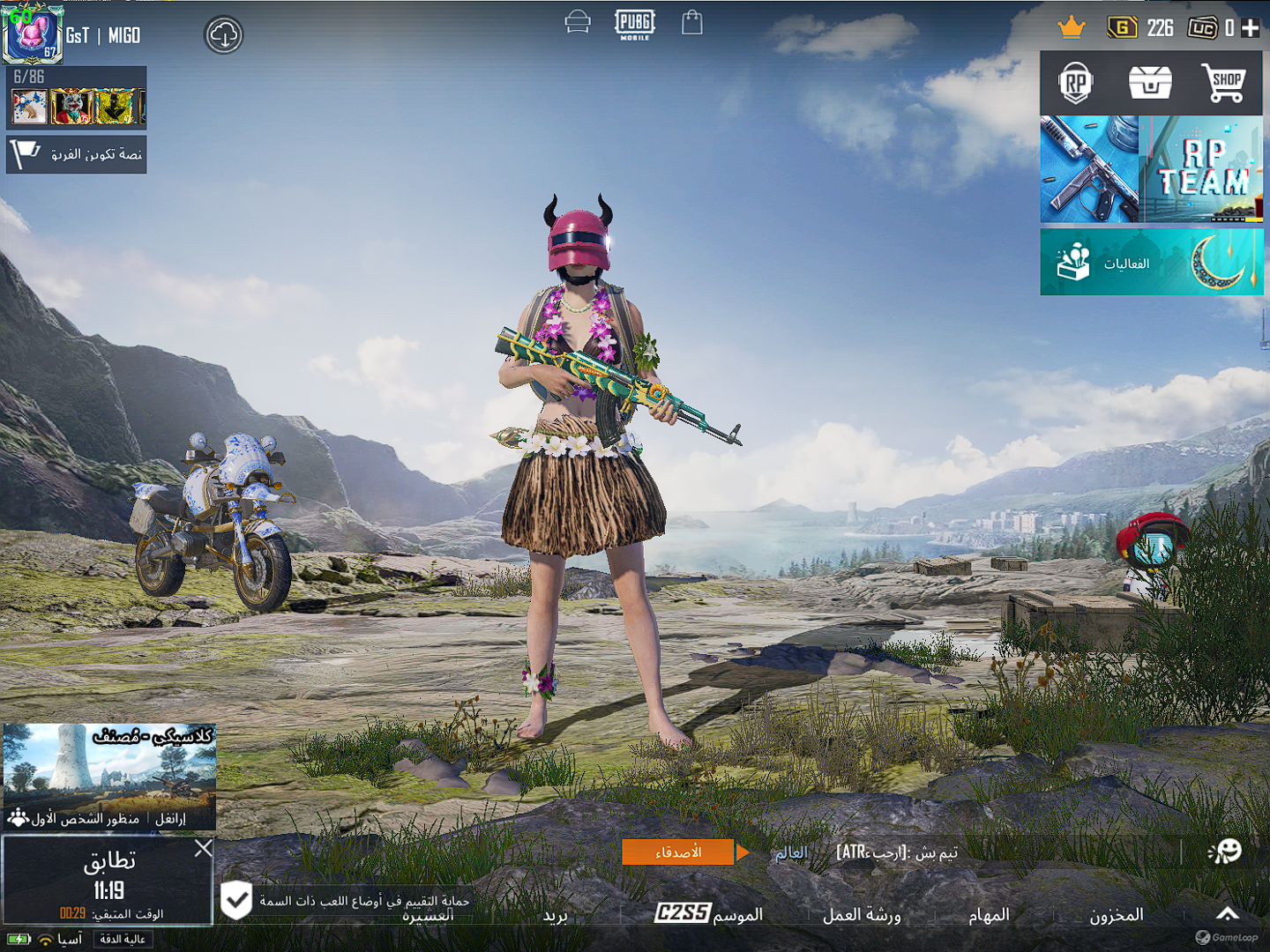Open the inventory menu
This screenshot has width=1270, height=952.
point(1116,915)
